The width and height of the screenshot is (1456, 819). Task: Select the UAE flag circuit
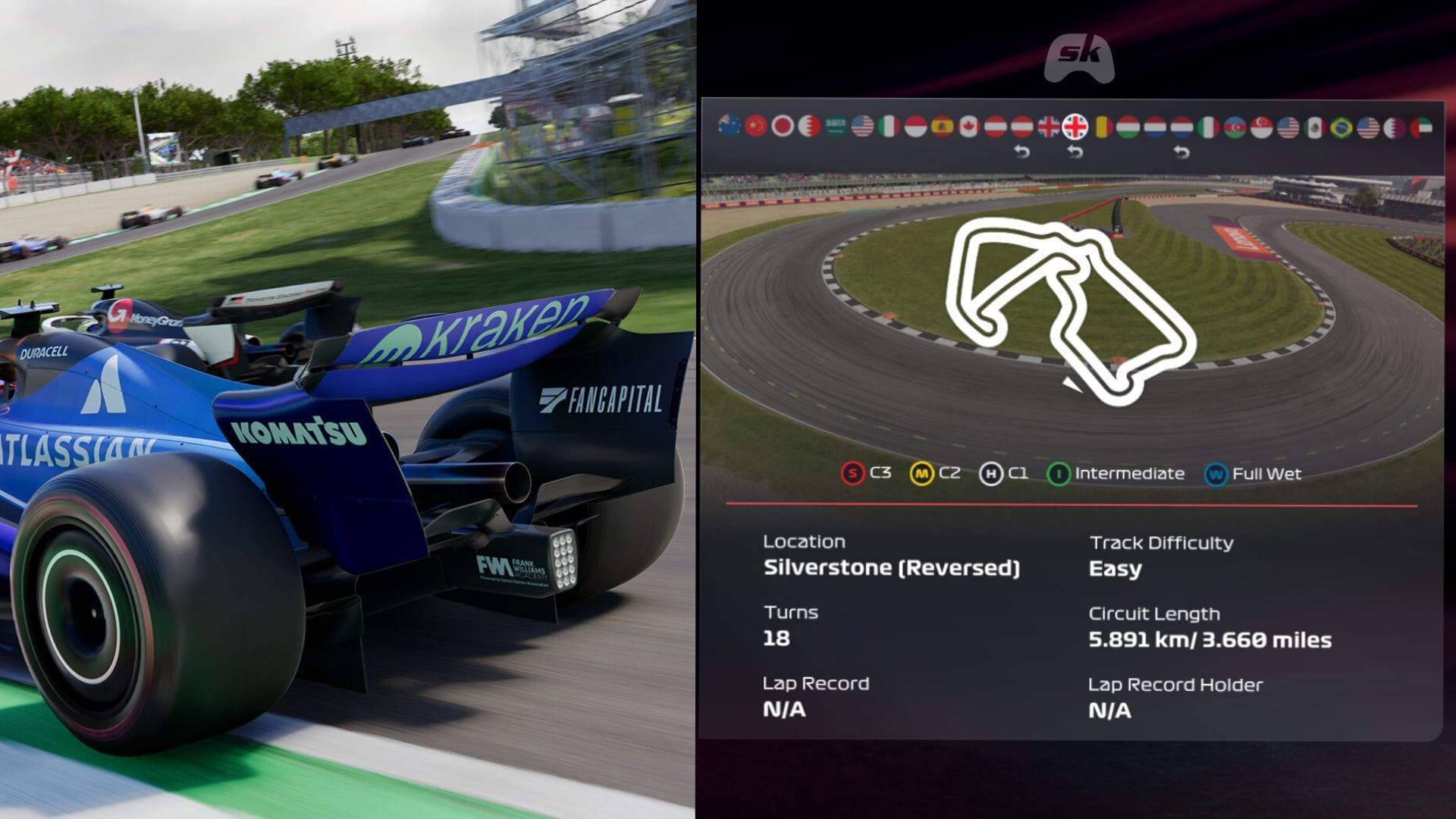click(x=1421, y=126)
